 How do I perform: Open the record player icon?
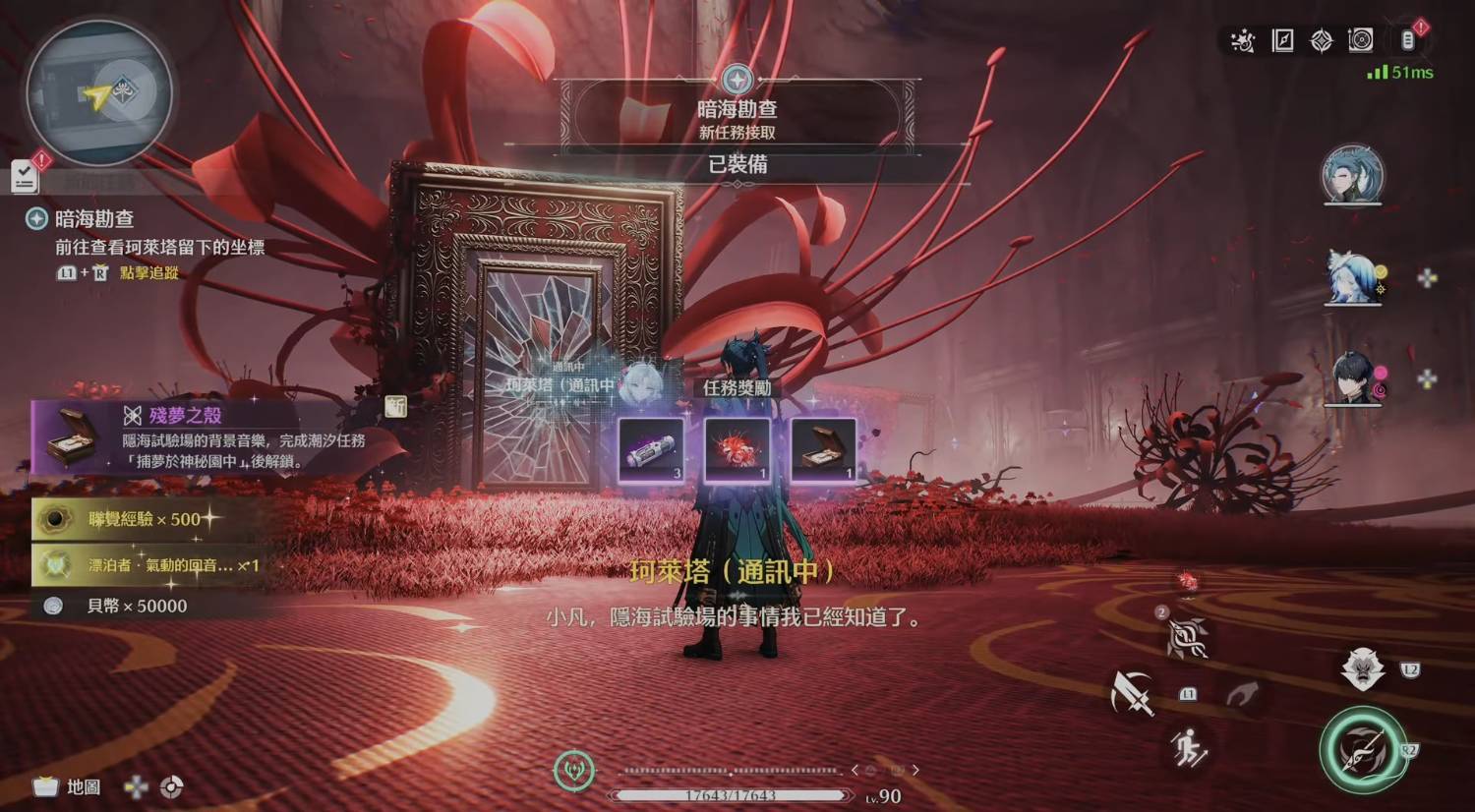[1361, 40]
